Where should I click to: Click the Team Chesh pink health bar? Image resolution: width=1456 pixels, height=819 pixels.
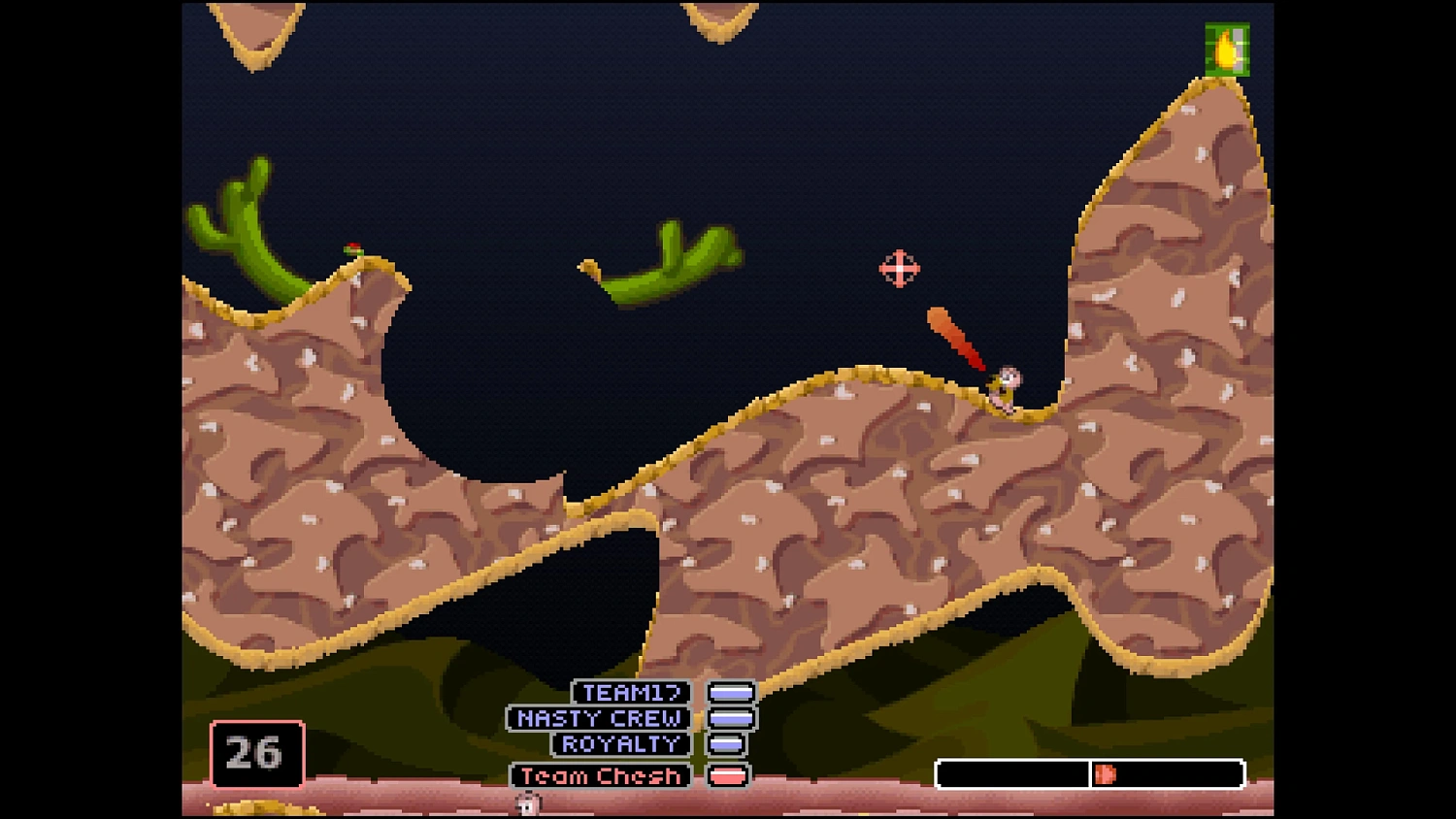click(x=727, y=776)
